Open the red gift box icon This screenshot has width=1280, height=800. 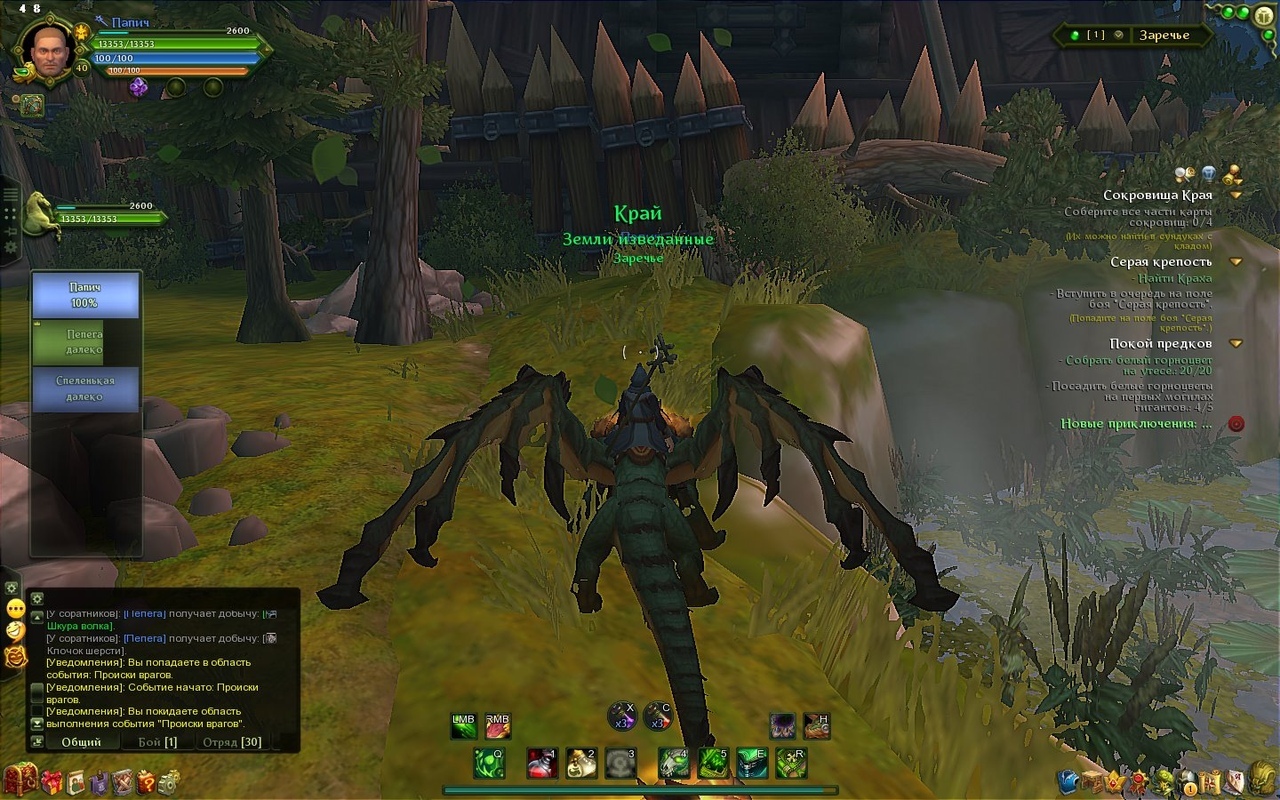pos(51,781)
